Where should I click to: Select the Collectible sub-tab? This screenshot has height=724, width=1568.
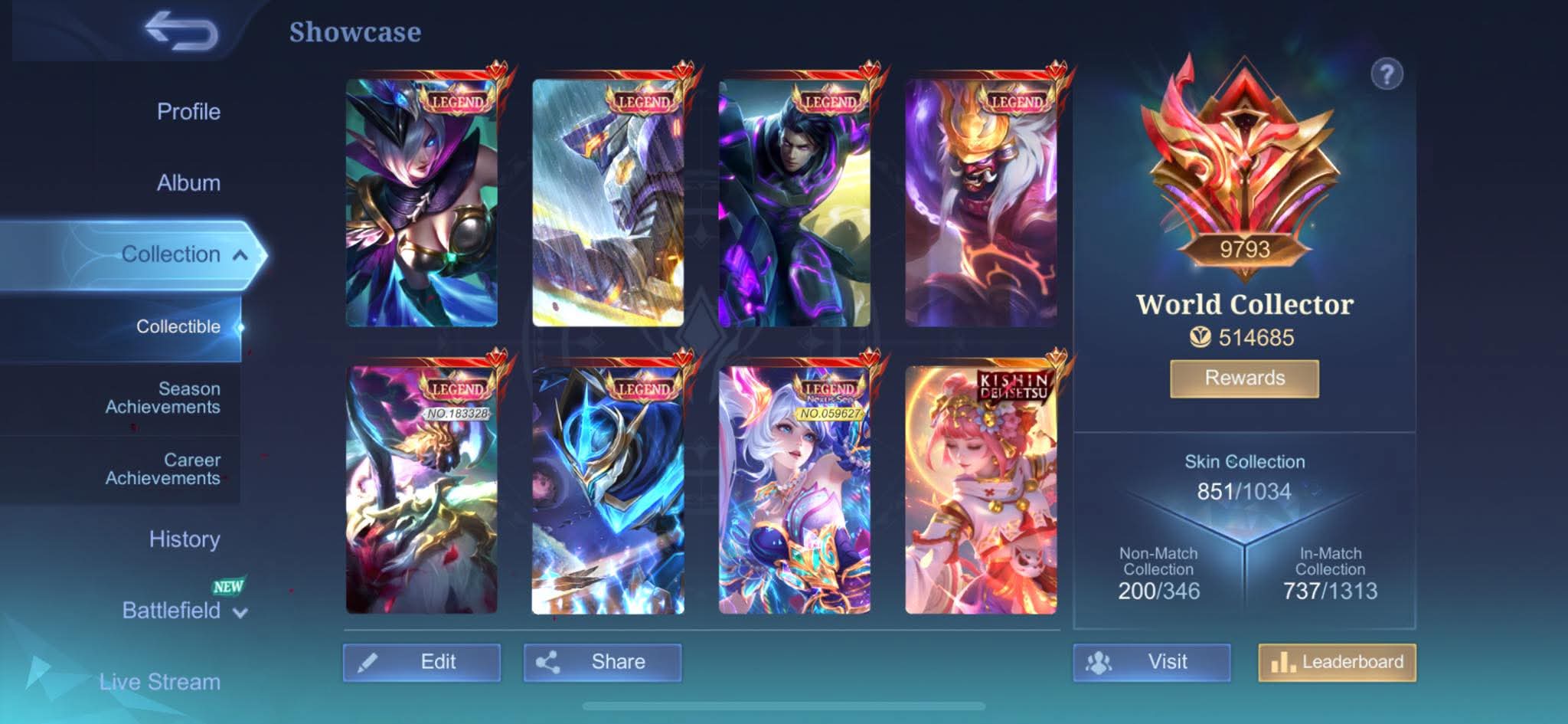[x=178, y=326]
